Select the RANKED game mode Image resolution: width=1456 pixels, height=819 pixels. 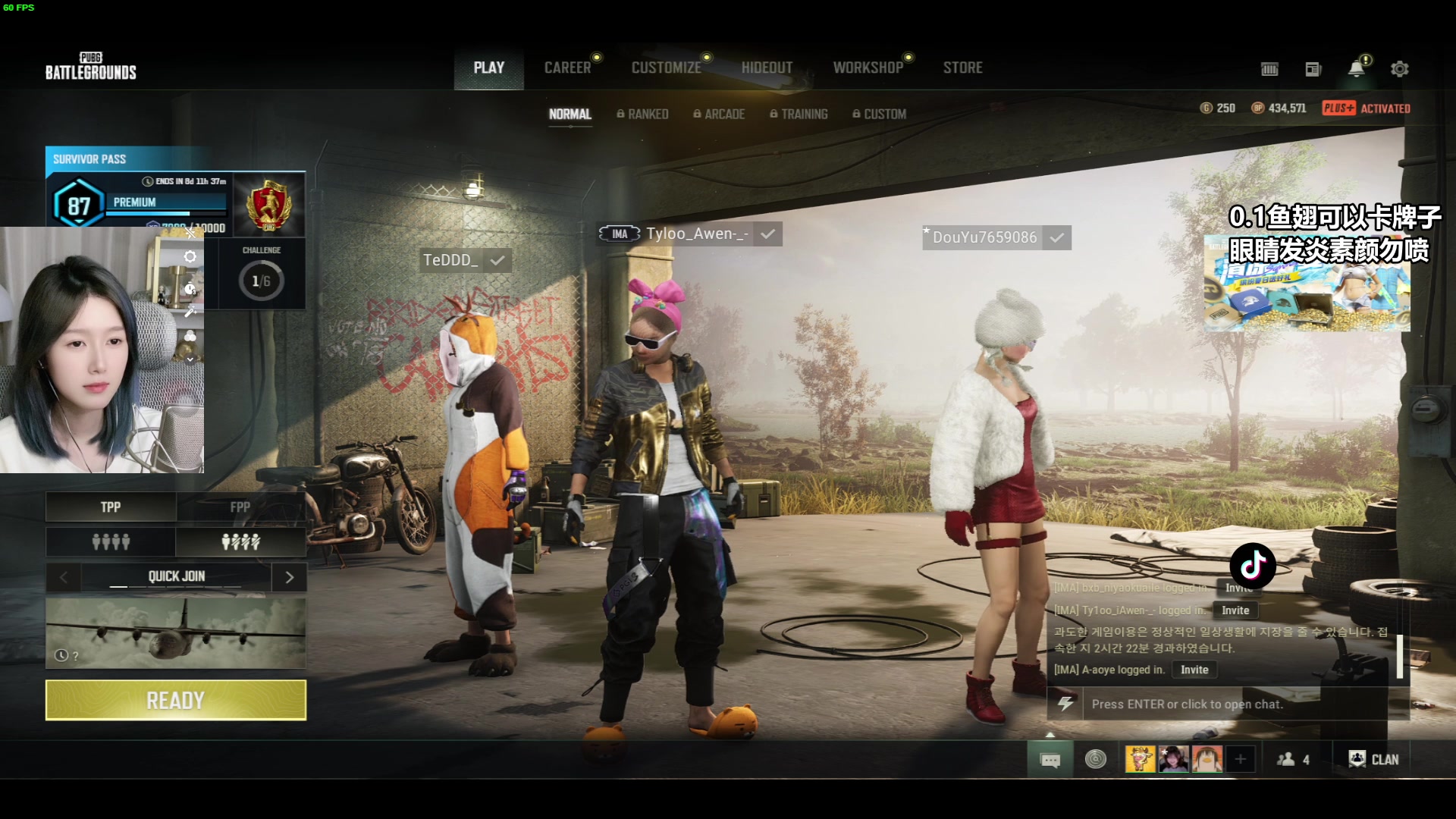pos(642,115)
